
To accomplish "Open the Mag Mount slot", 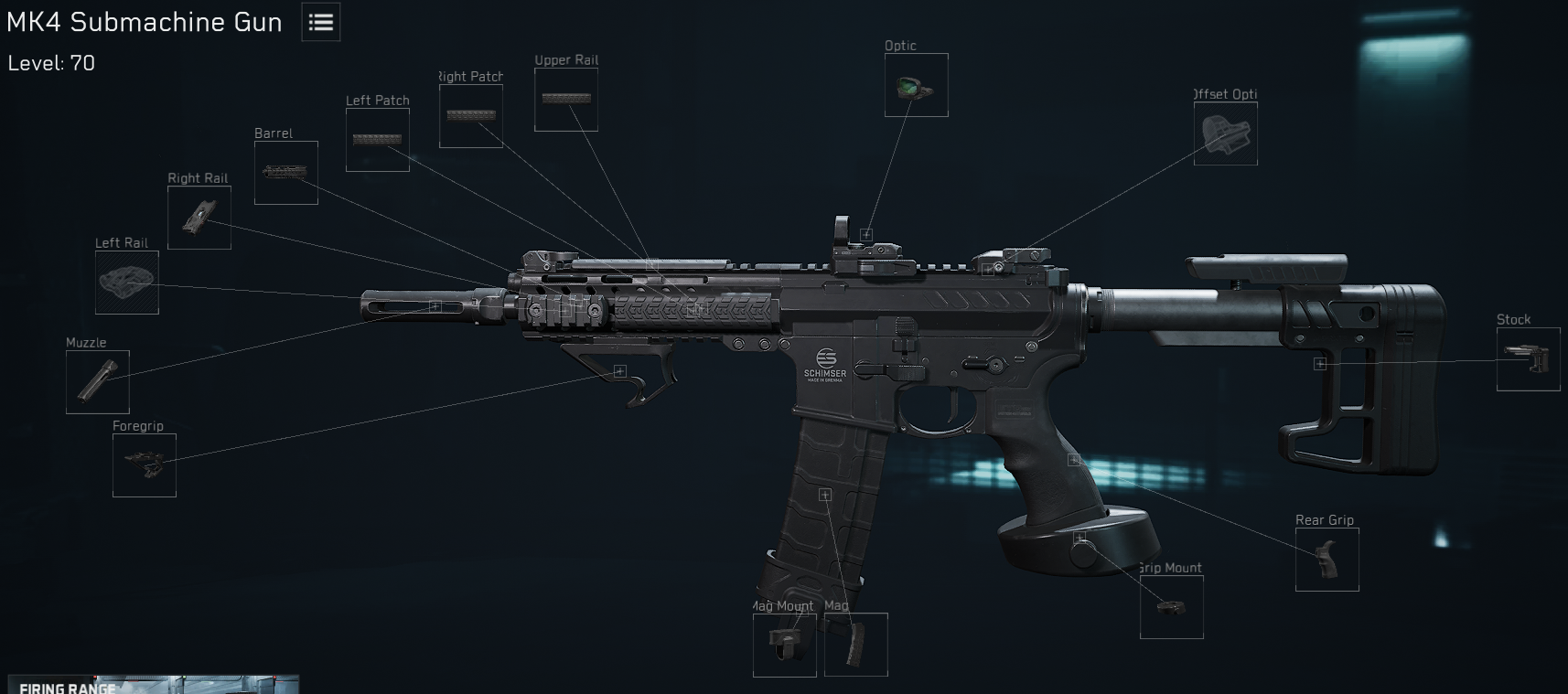I will [783, 645].
